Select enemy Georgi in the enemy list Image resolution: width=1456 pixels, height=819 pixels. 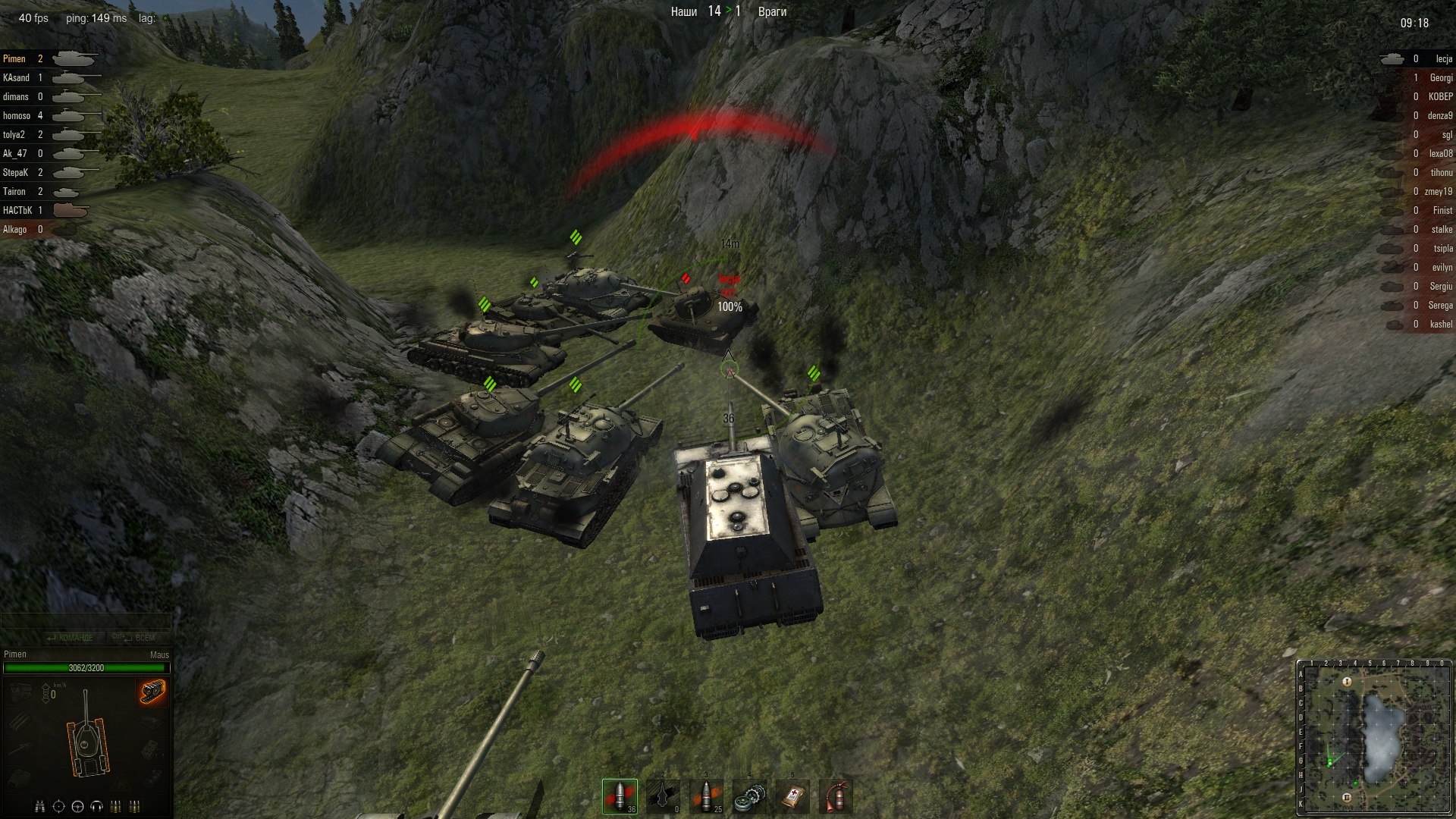point(1441,78)
